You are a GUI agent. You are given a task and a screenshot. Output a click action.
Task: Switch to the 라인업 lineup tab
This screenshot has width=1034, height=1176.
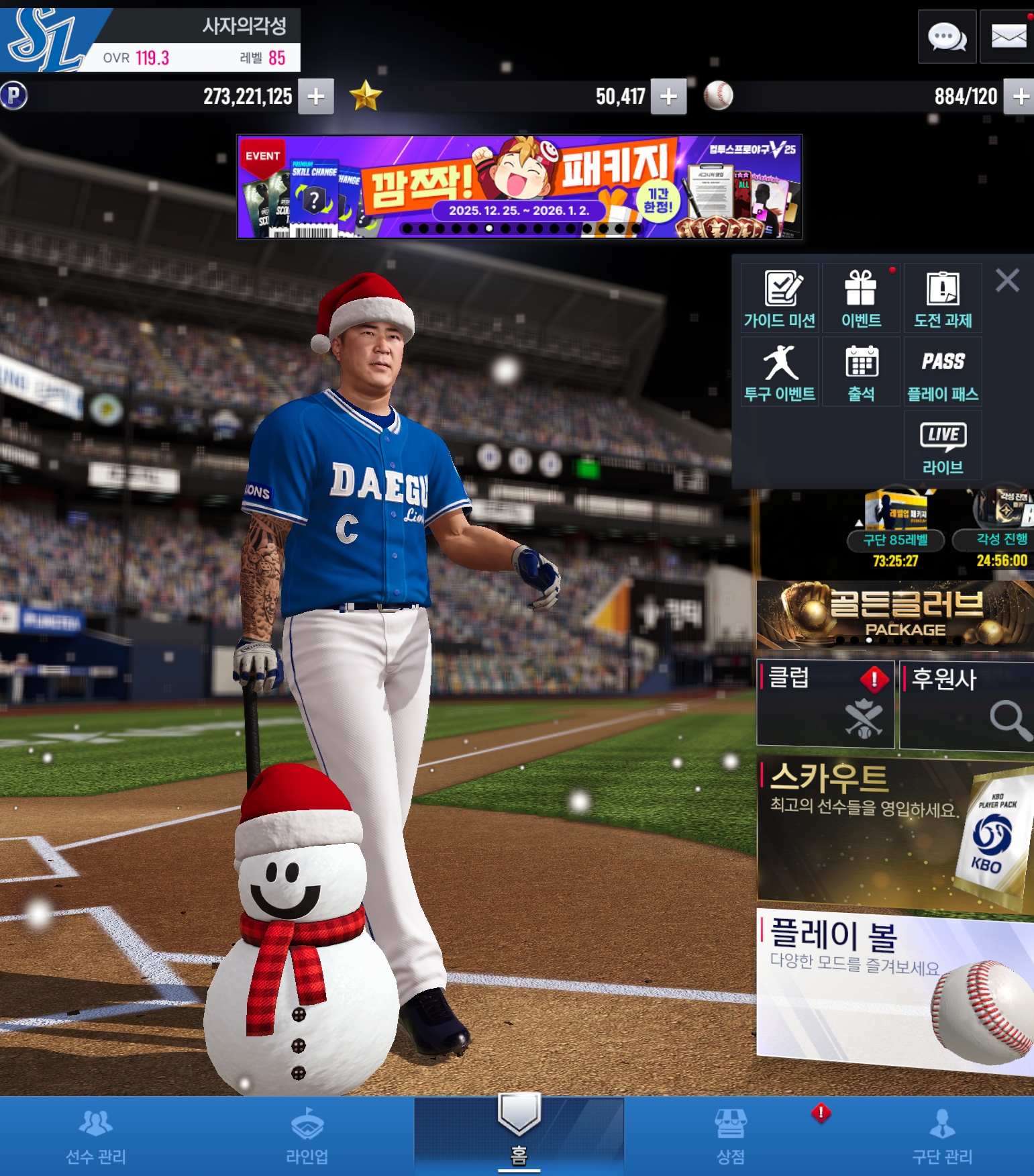tap(307, 1136)
